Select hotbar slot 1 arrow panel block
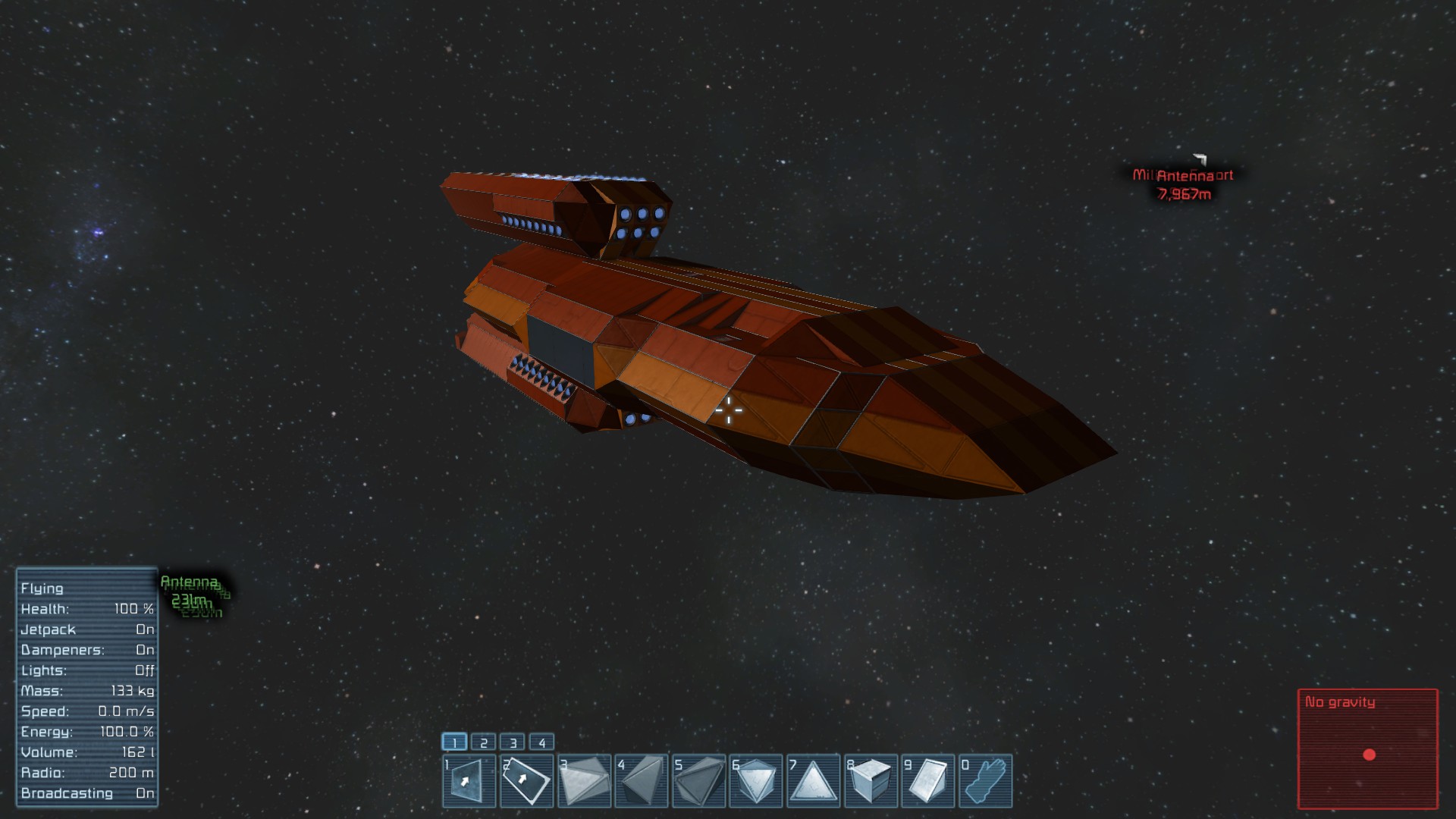The width and height of the screenshot is (1456, 819). click(x=469, y=780)
